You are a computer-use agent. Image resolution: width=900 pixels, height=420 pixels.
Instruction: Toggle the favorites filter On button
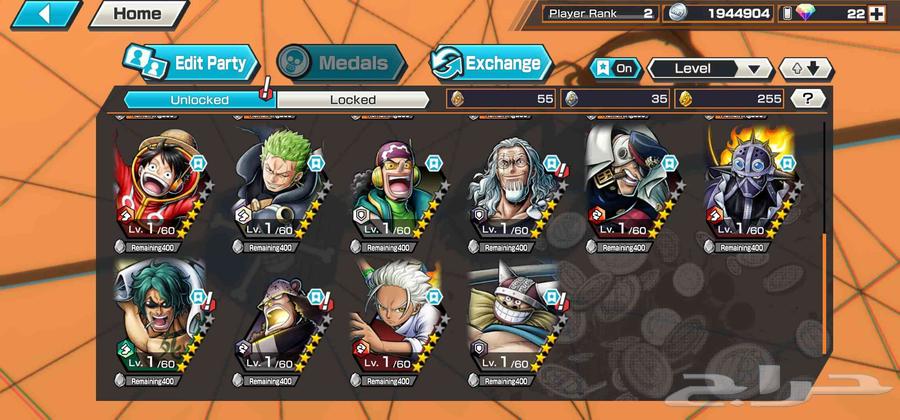pos(616,68)
